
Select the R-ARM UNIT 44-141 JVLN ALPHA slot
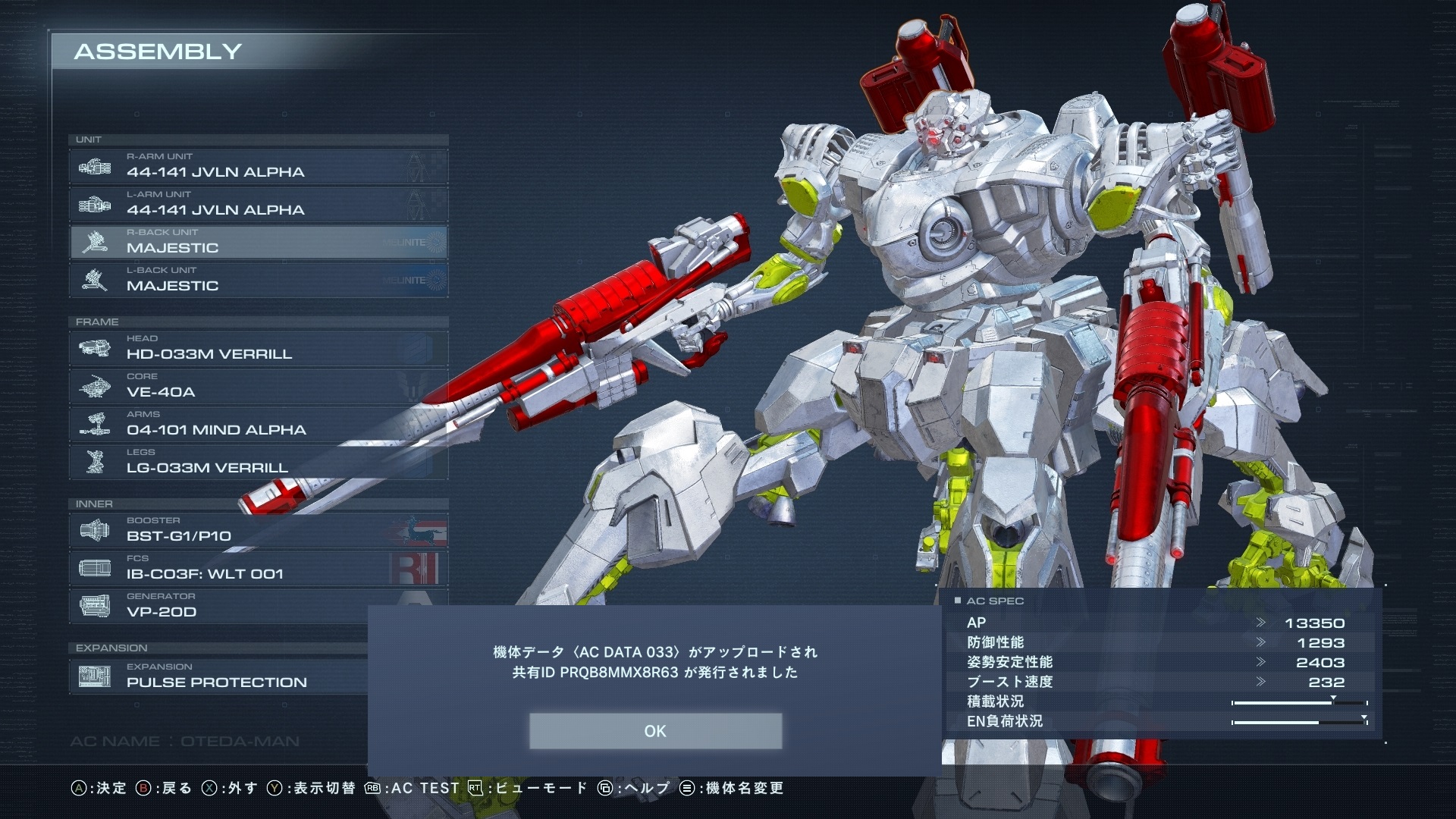coord(258,166)
